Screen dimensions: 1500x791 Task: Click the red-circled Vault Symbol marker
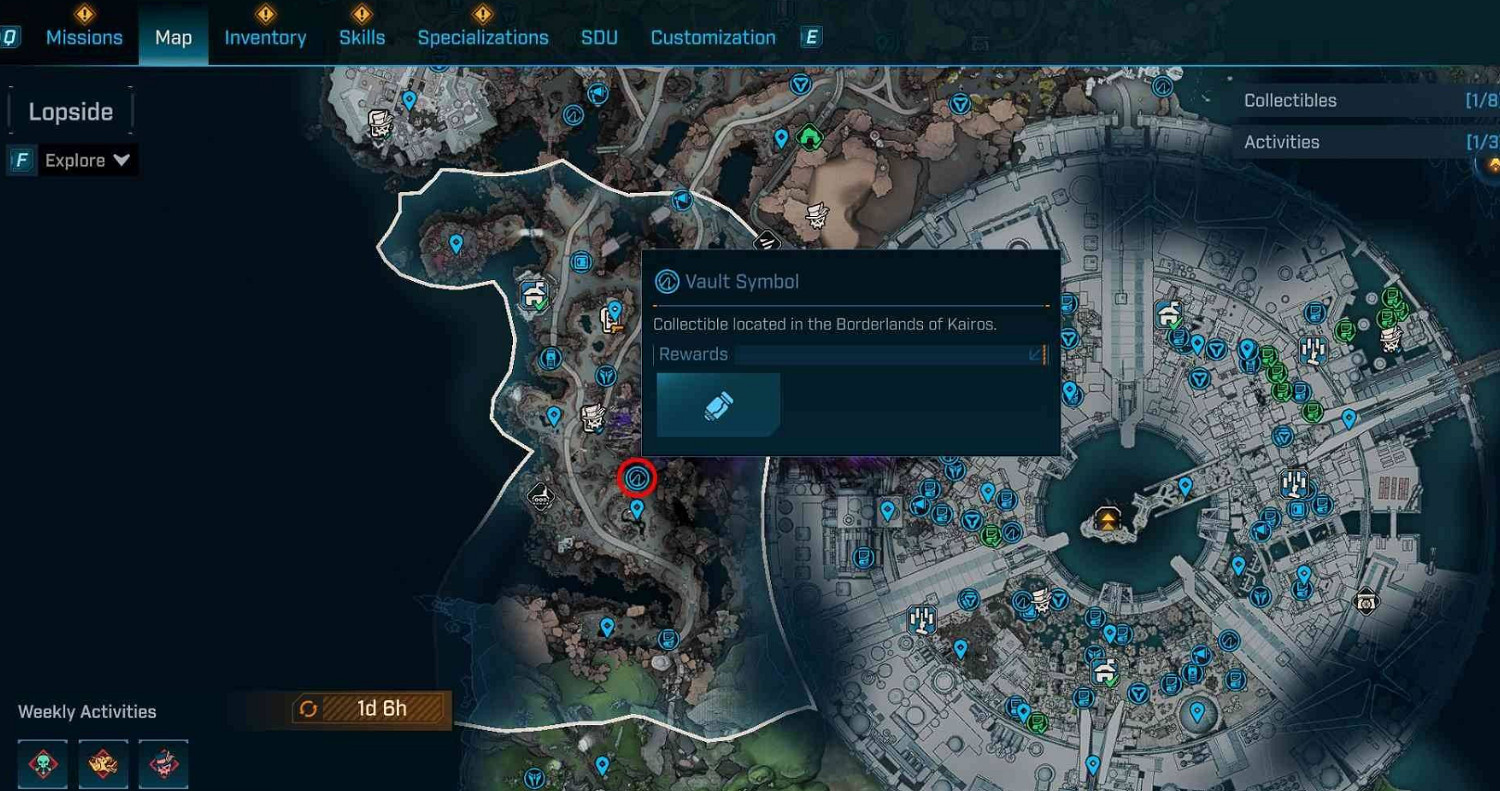click(636, 479)
